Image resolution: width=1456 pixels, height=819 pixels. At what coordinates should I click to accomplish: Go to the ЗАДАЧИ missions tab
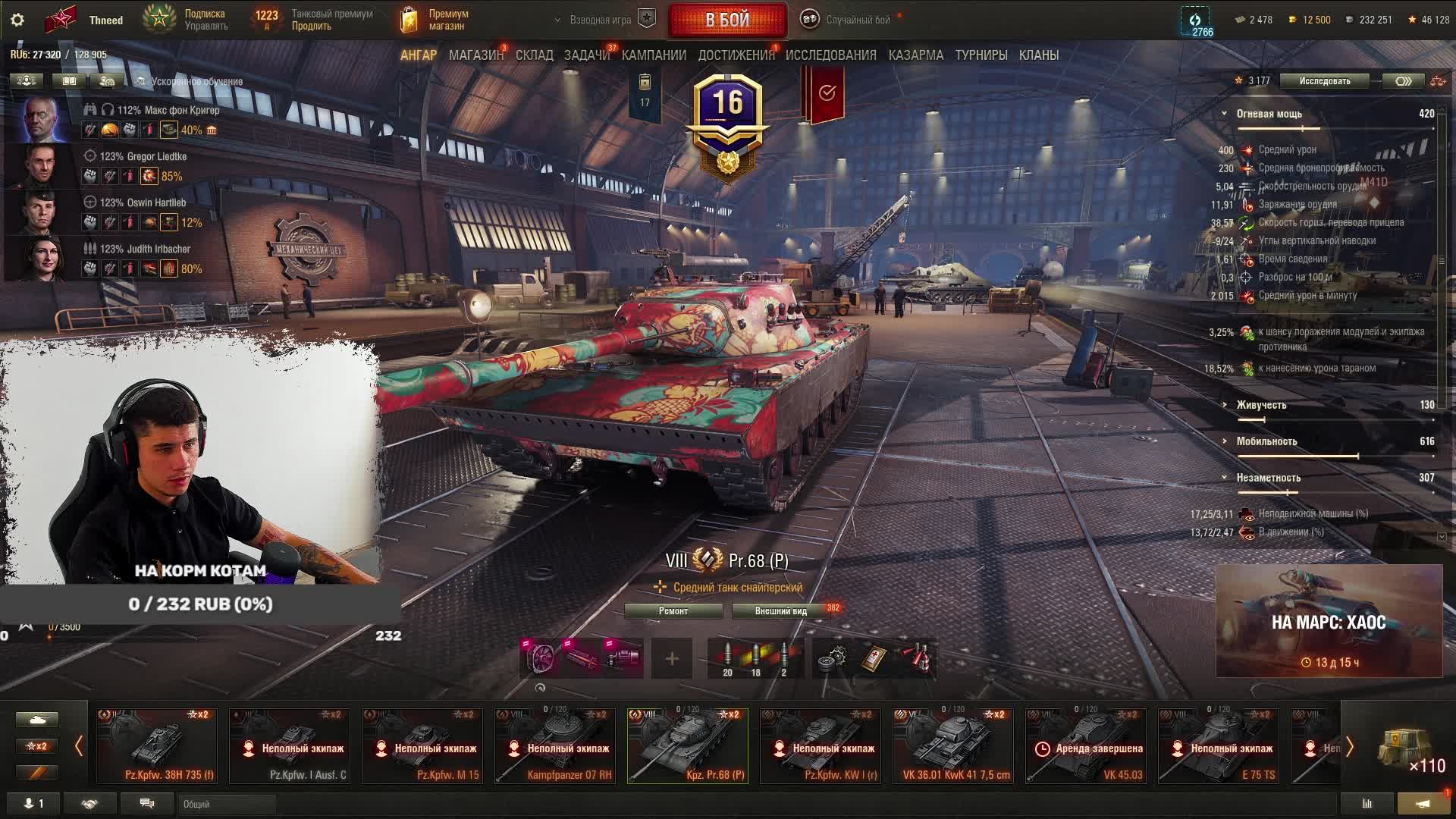(586, 55)
